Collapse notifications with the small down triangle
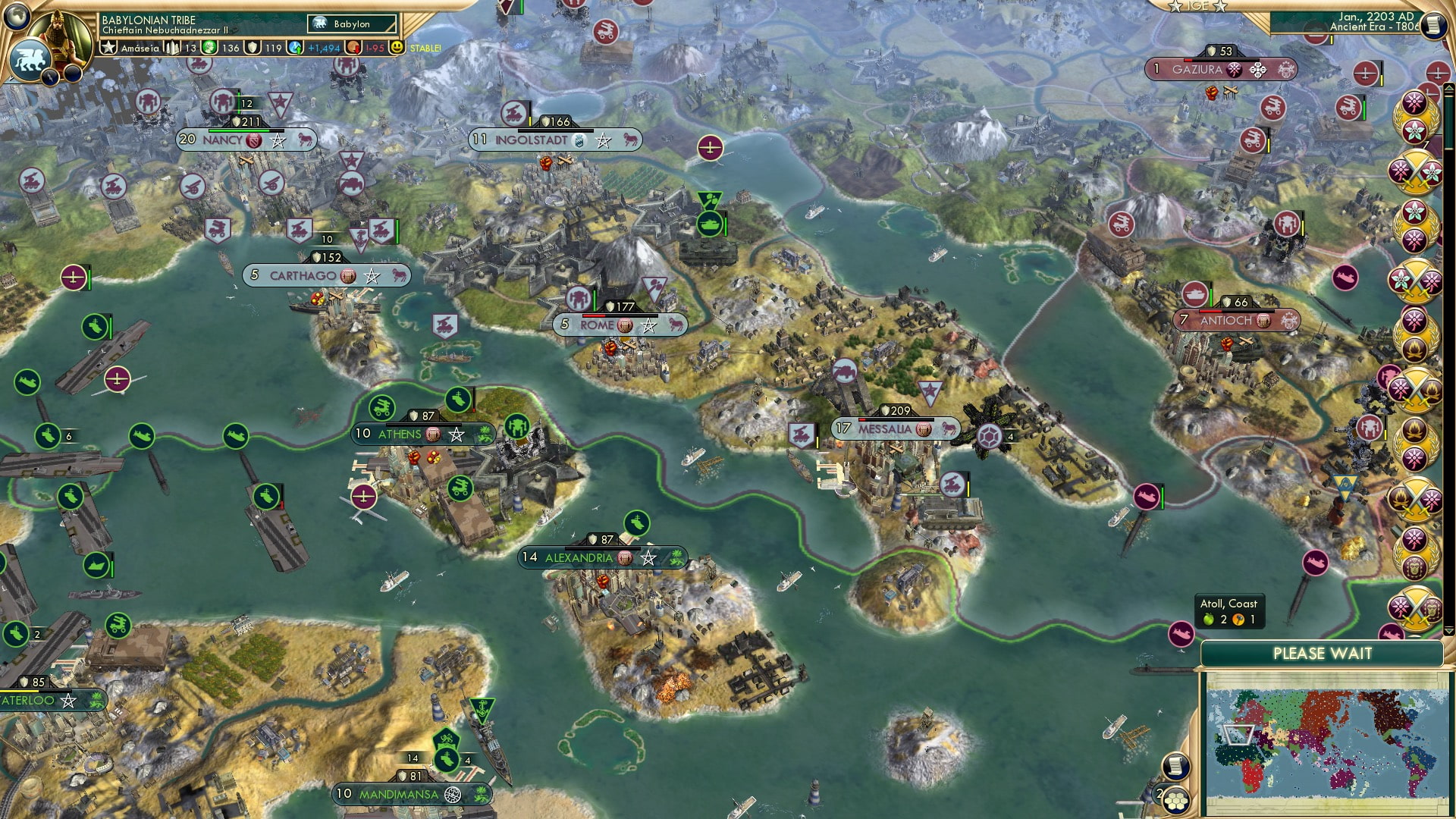The width and height of the screenshot is (1456, 819). click(1450, 632)
